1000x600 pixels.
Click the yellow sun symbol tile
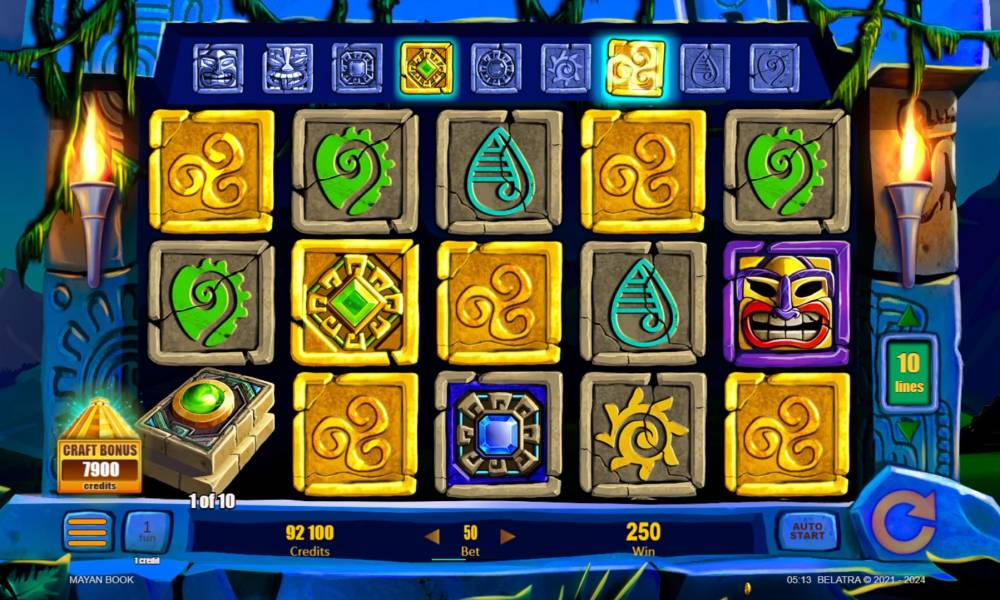[x=642, y=433]
